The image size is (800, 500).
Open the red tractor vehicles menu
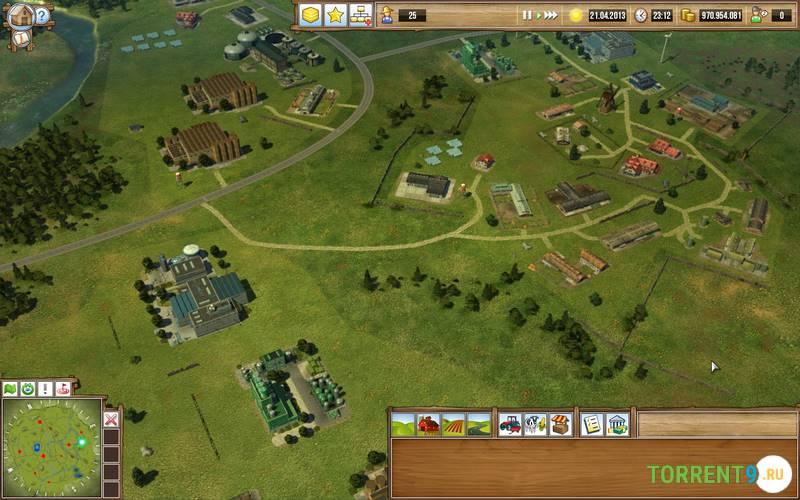point(510,424)
